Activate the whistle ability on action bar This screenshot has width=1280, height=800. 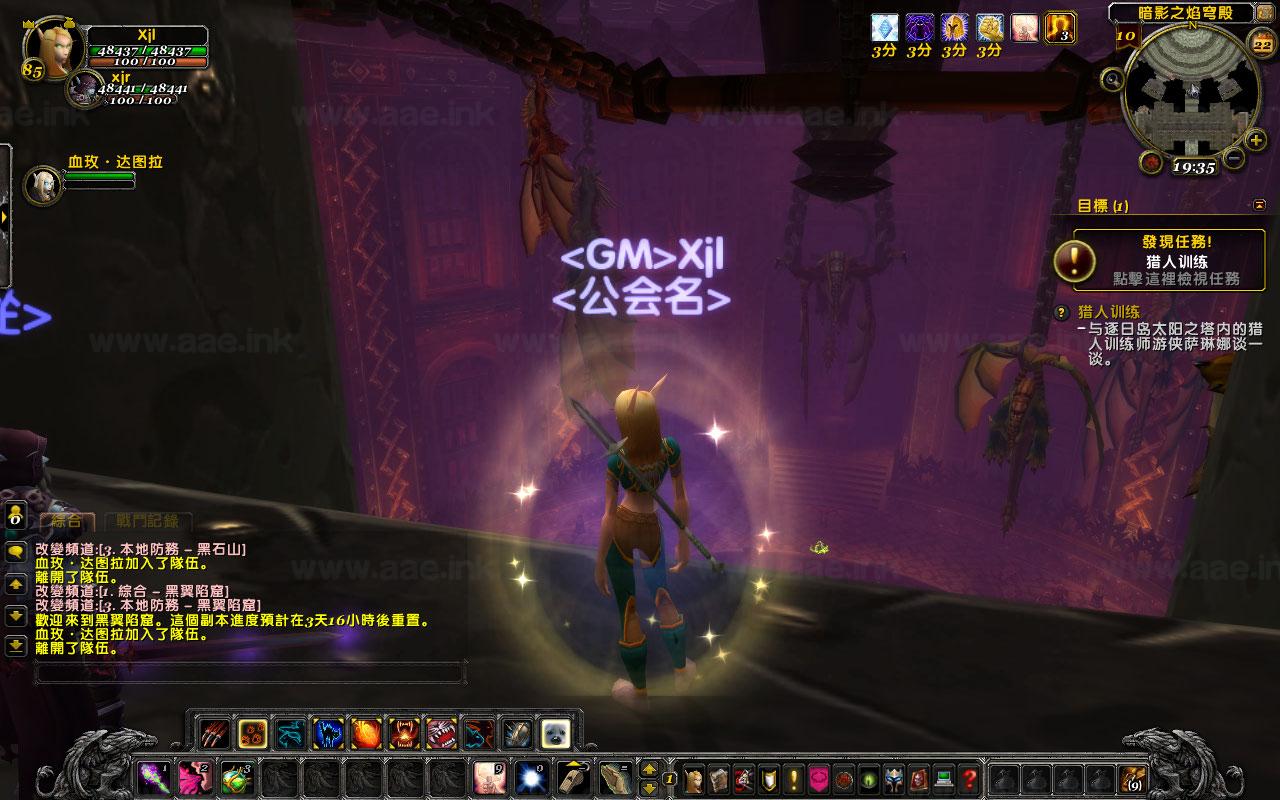(x=571, y=778)
